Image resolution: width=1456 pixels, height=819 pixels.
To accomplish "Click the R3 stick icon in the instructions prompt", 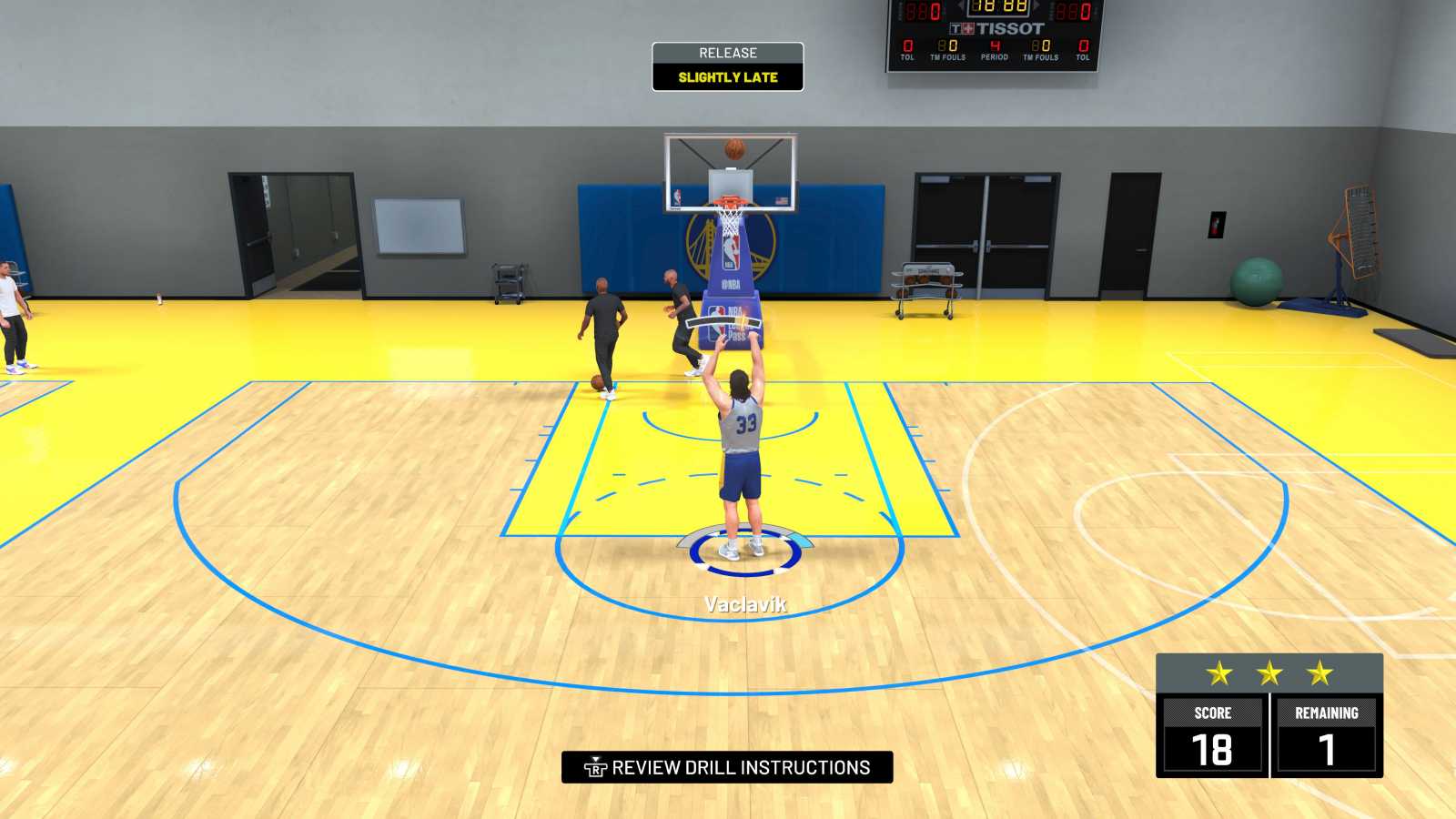I will click(x=595, y=768).
